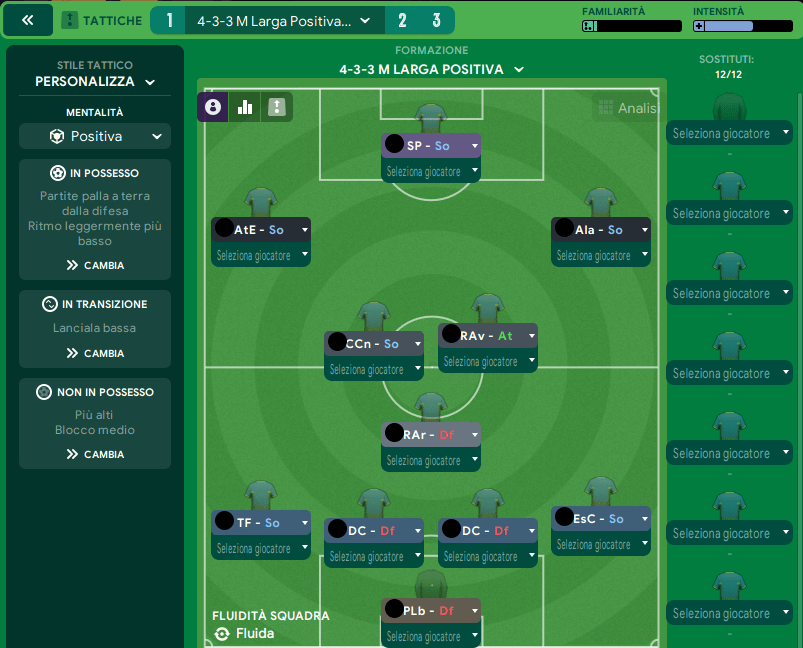Open the AtE winger role dropdown

[x=304, y=230]
